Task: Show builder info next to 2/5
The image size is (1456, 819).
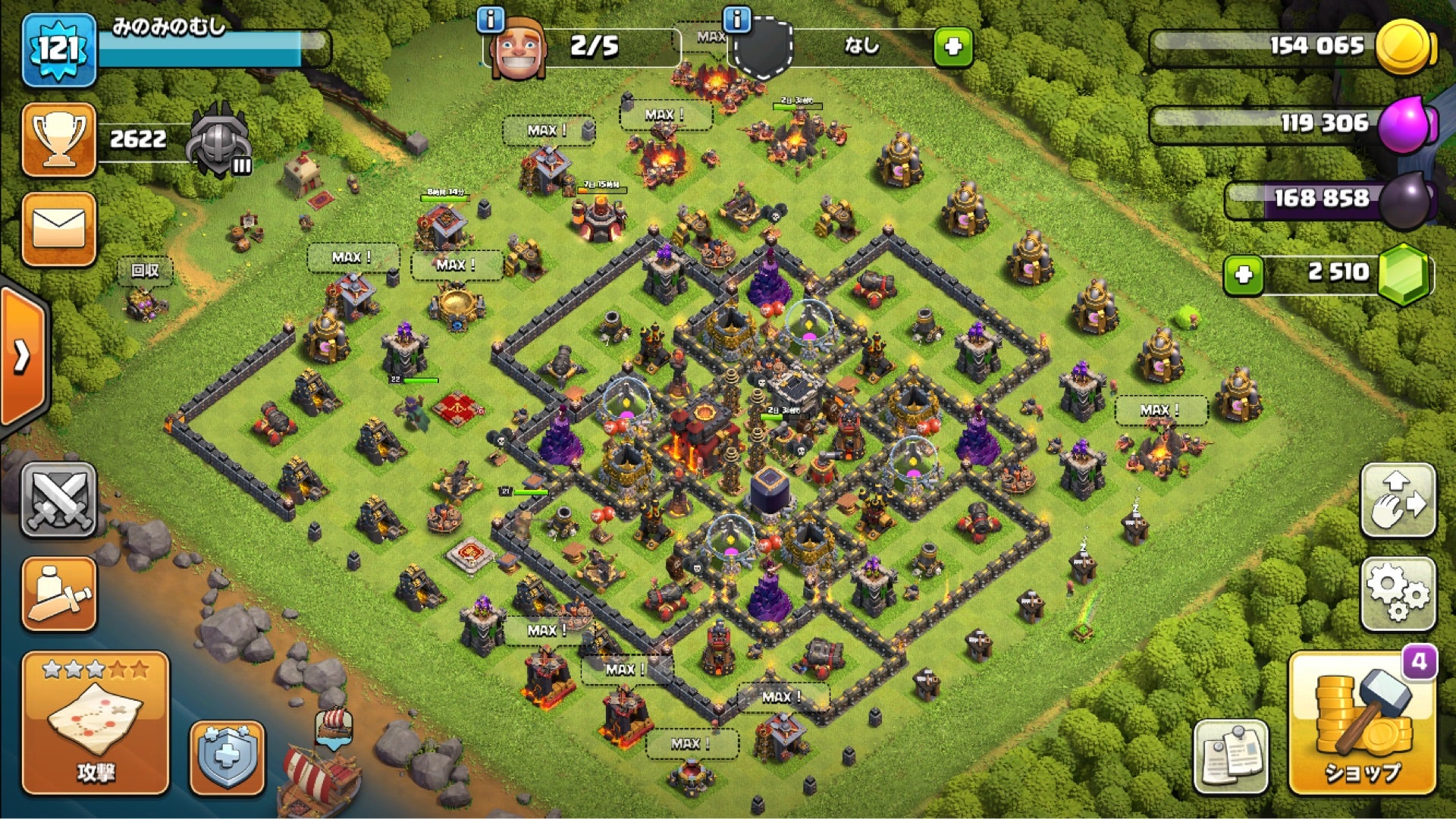Action: pyautogui.click(x=491, y=20)
